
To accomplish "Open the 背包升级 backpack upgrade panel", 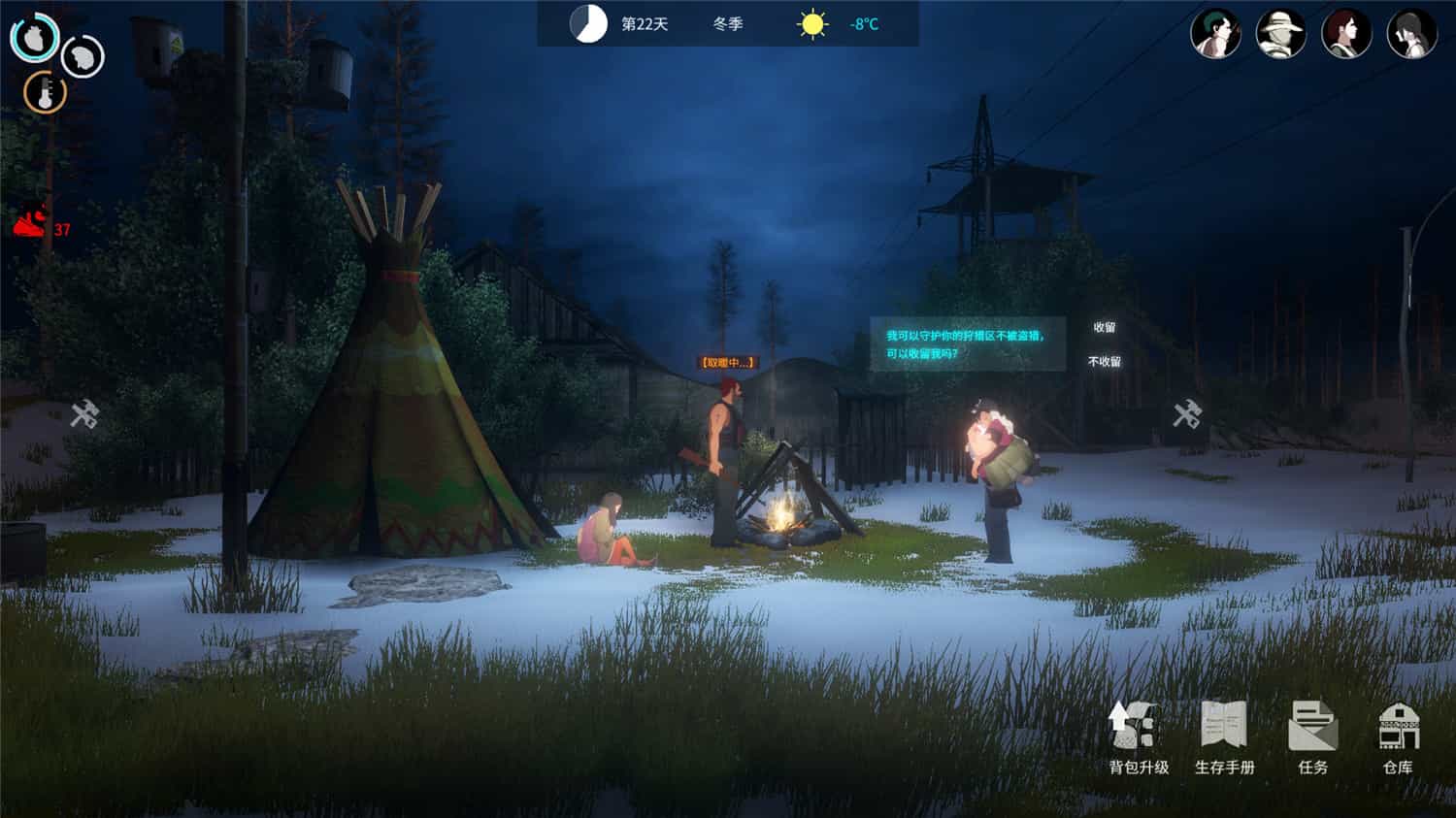I will click(1133, 739).
